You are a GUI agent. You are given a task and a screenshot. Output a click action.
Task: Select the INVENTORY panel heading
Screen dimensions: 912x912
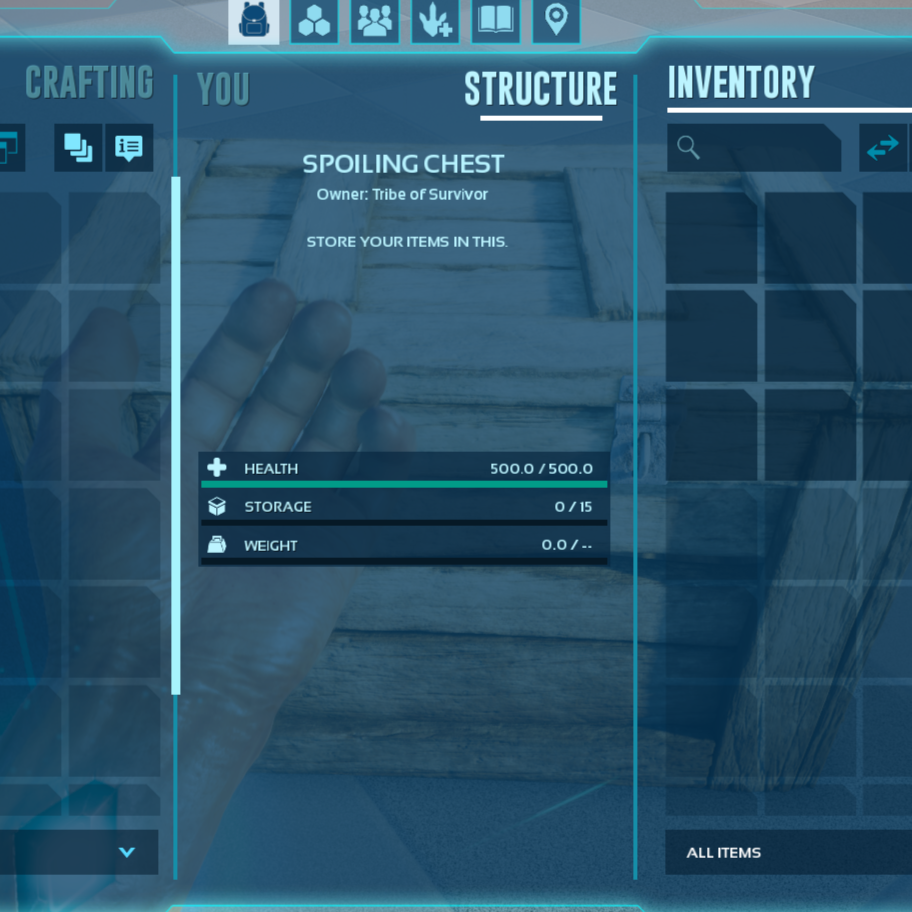[x=741, y=83]
